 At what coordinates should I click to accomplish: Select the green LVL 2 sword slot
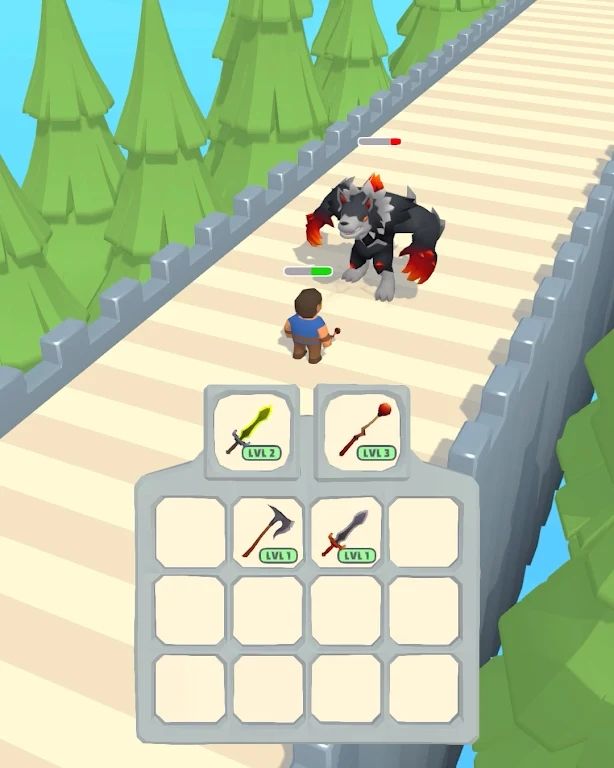click(x=252, y=431)
